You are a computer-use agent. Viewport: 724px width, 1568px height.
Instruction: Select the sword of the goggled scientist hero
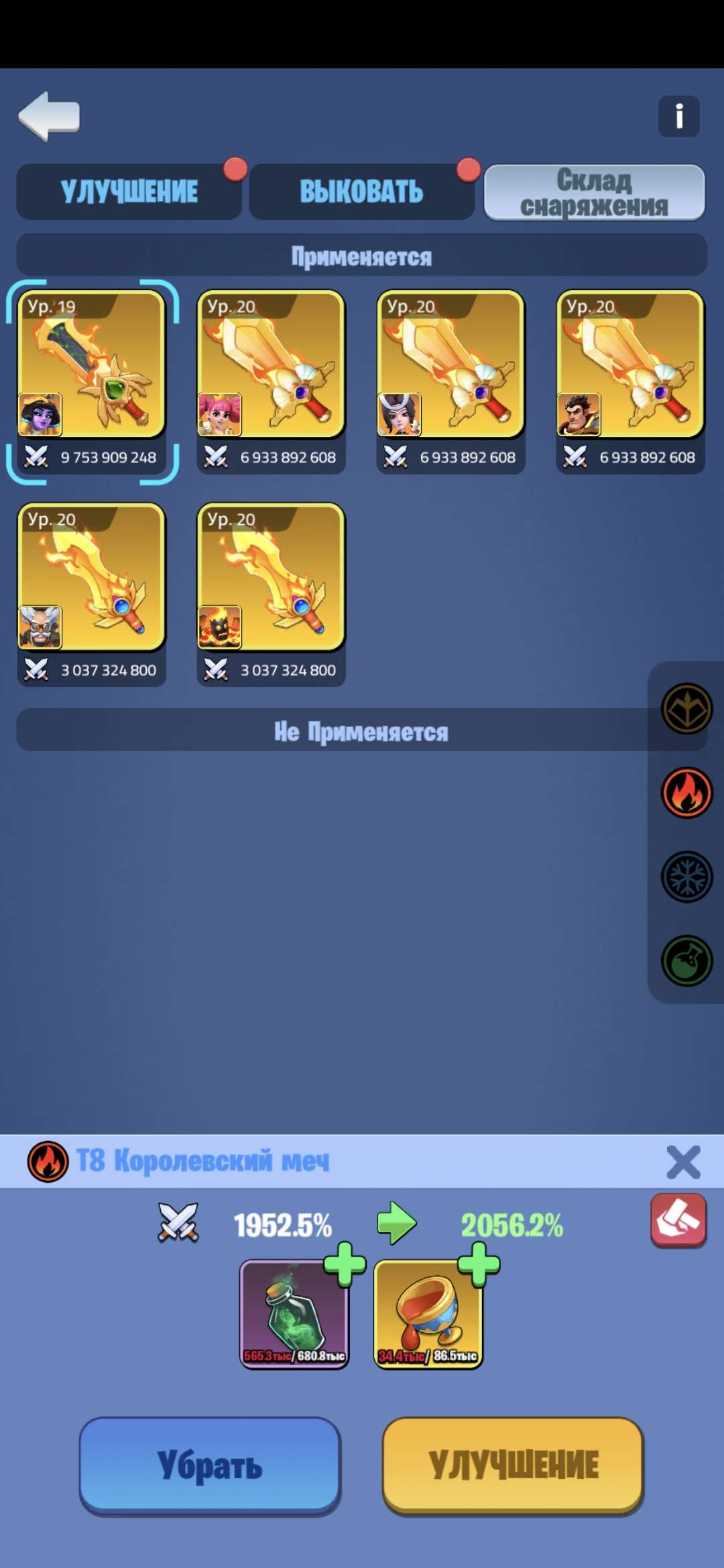(x=92, y=578)
